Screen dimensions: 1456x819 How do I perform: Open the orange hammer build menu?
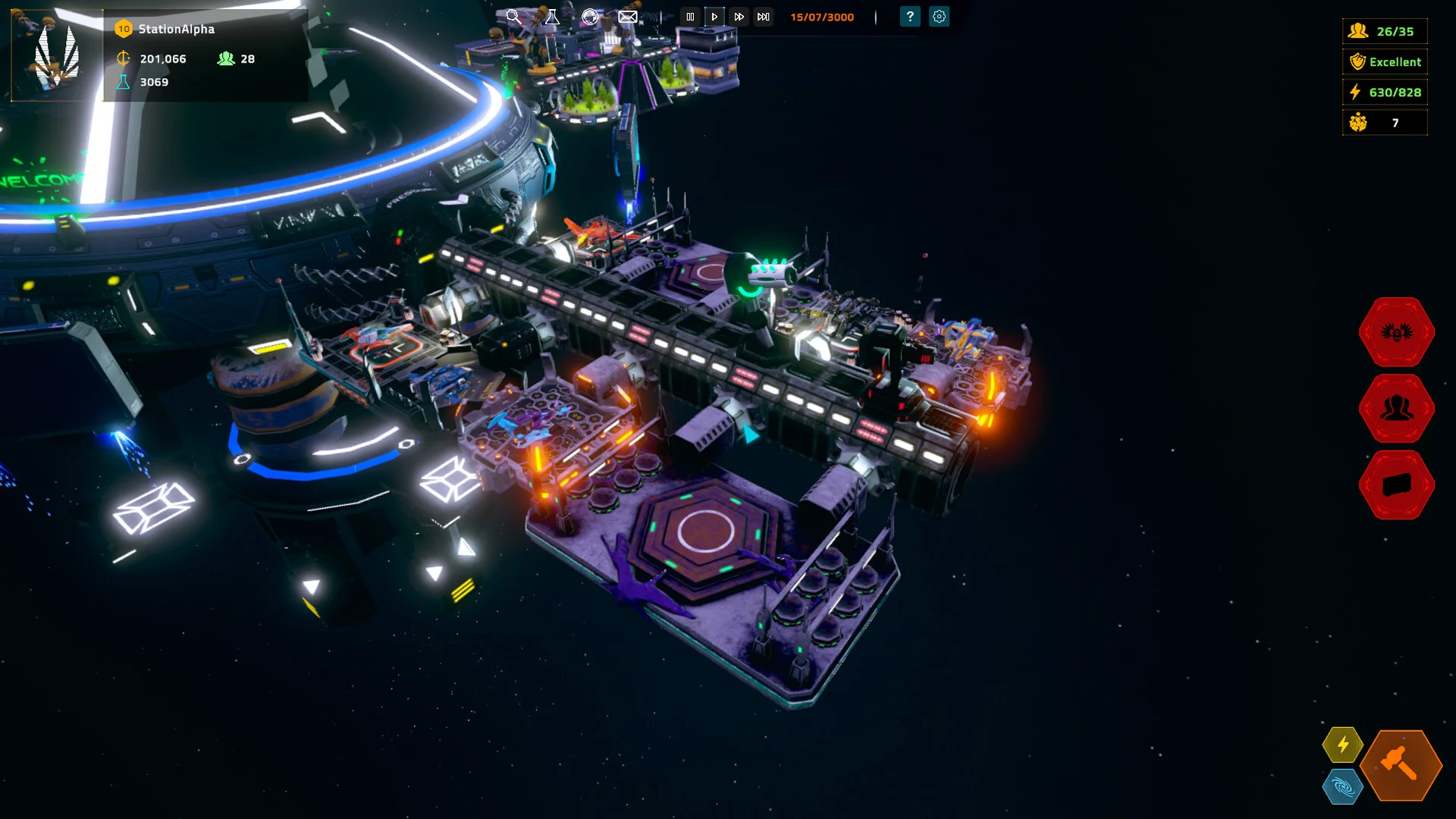[1401, 765]
